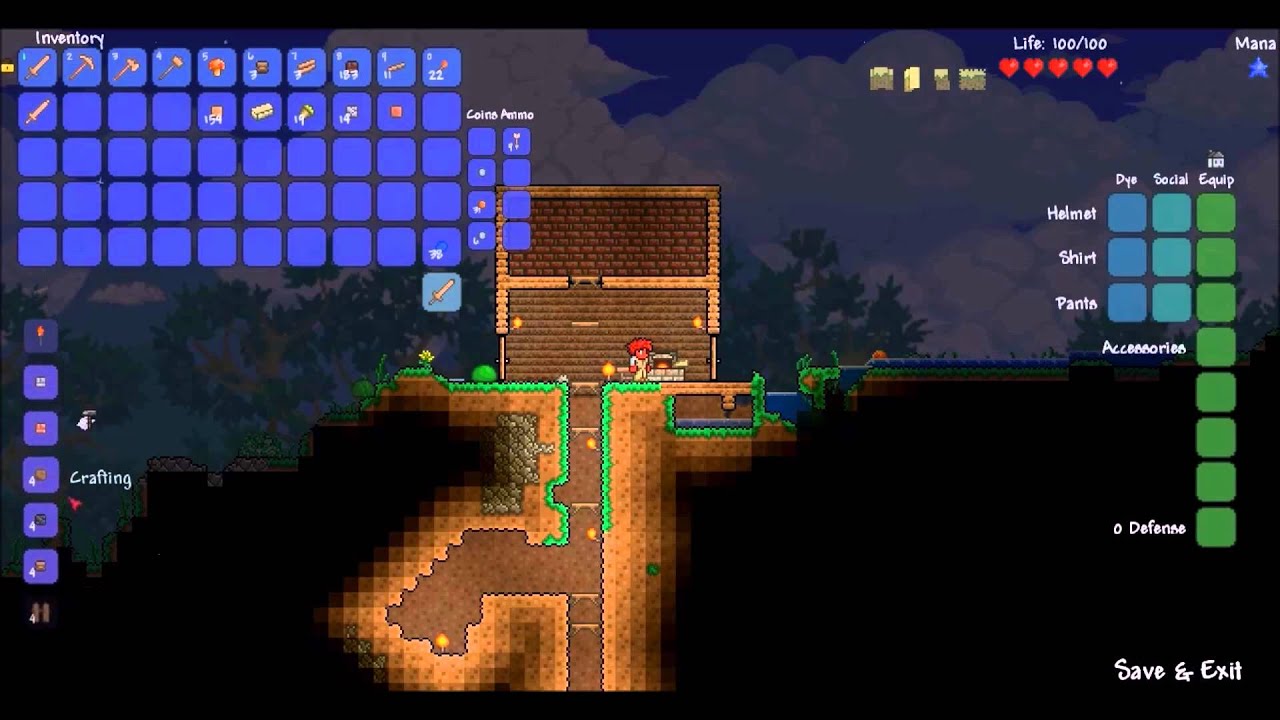This screenshot has height=720, width=1280.
Task: Select the axe in hotbar slot 3
Action: 127,67
